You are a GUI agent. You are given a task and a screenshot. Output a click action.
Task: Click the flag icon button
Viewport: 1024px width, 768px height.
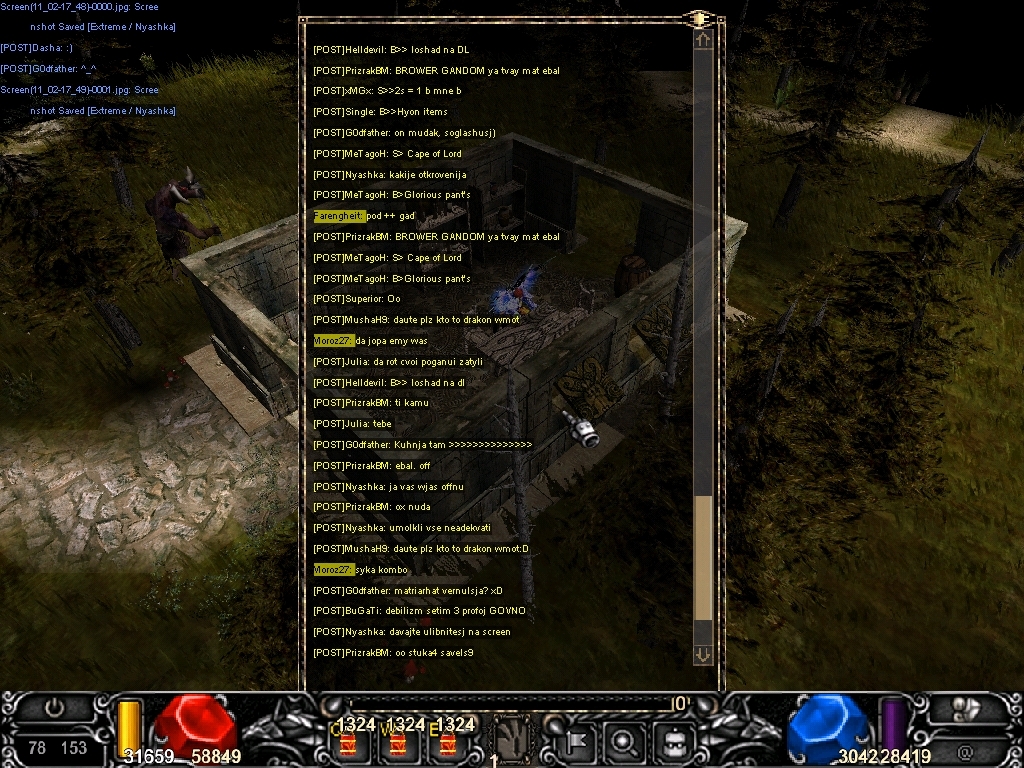tap(579, 741)
